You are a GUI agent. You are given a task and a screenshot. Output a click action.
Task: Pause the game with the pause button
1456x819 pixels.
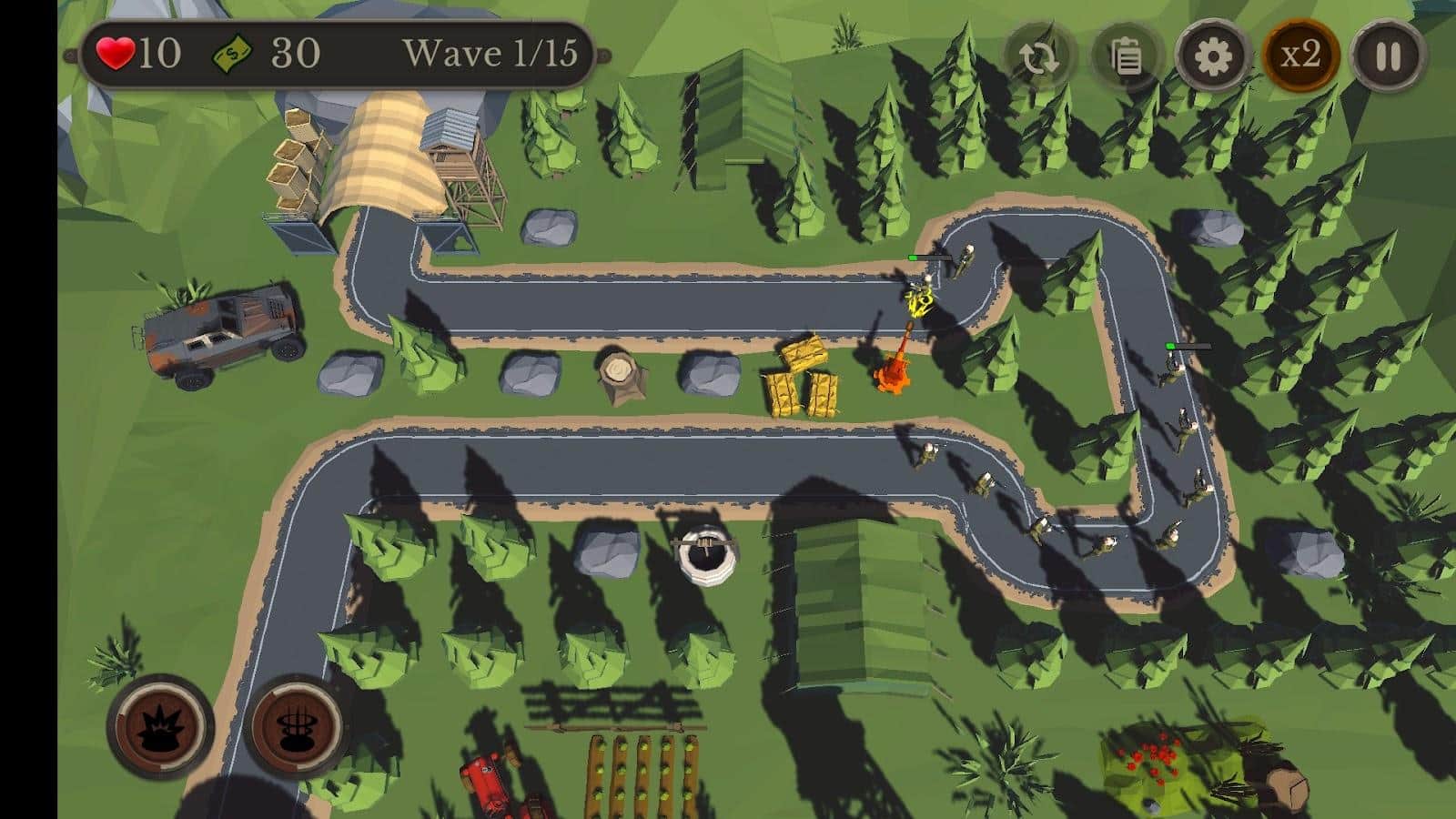pos(1388,56)
